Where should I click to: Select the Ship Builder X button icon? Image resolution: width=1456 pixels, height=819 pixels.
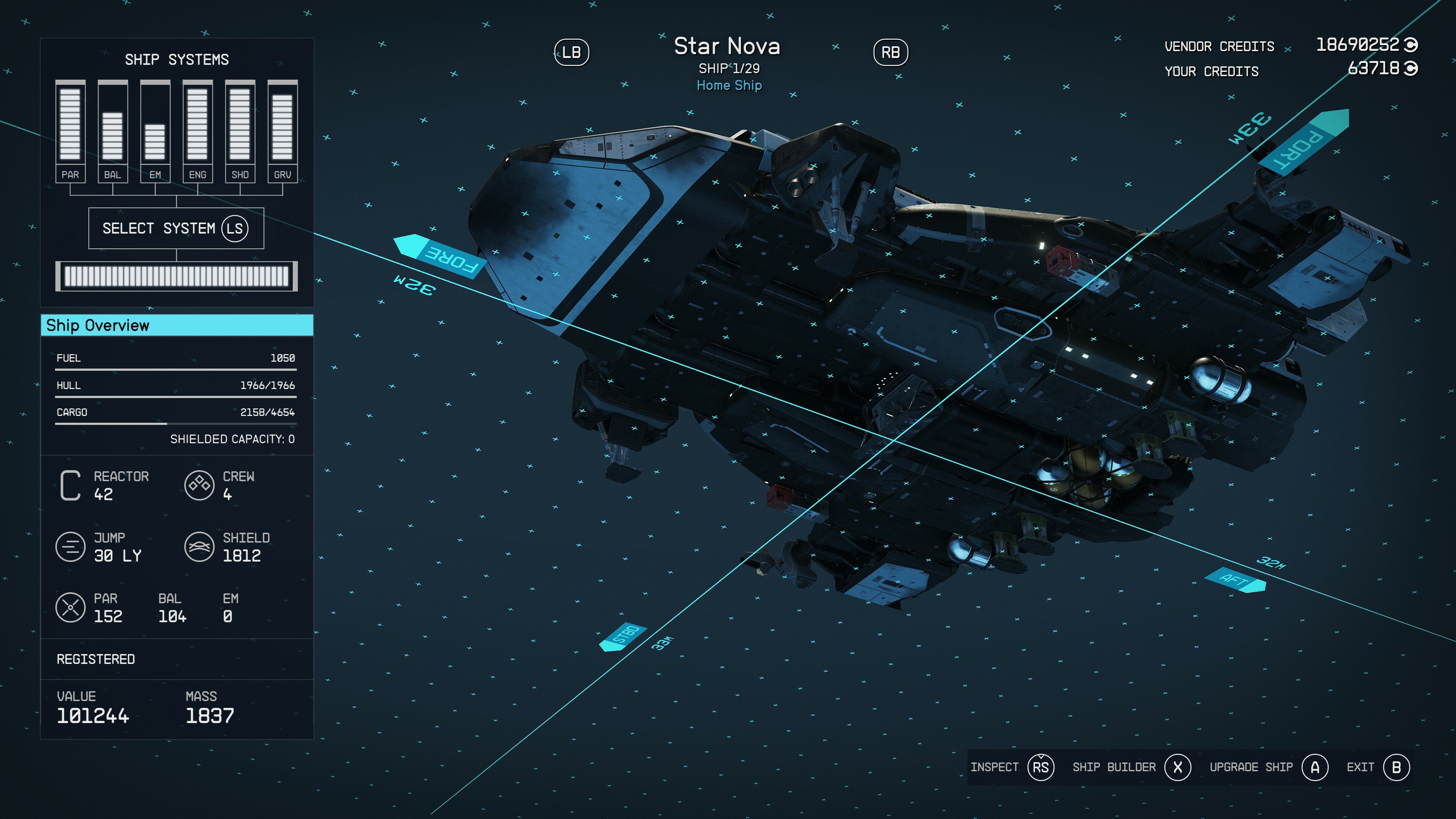(x=1177, y=767)
